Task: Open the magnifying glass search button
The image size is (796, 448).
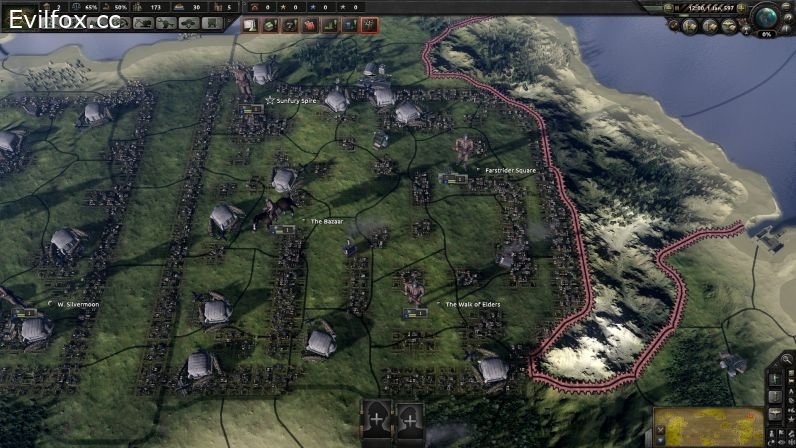Action: click(x=788, y=360)
